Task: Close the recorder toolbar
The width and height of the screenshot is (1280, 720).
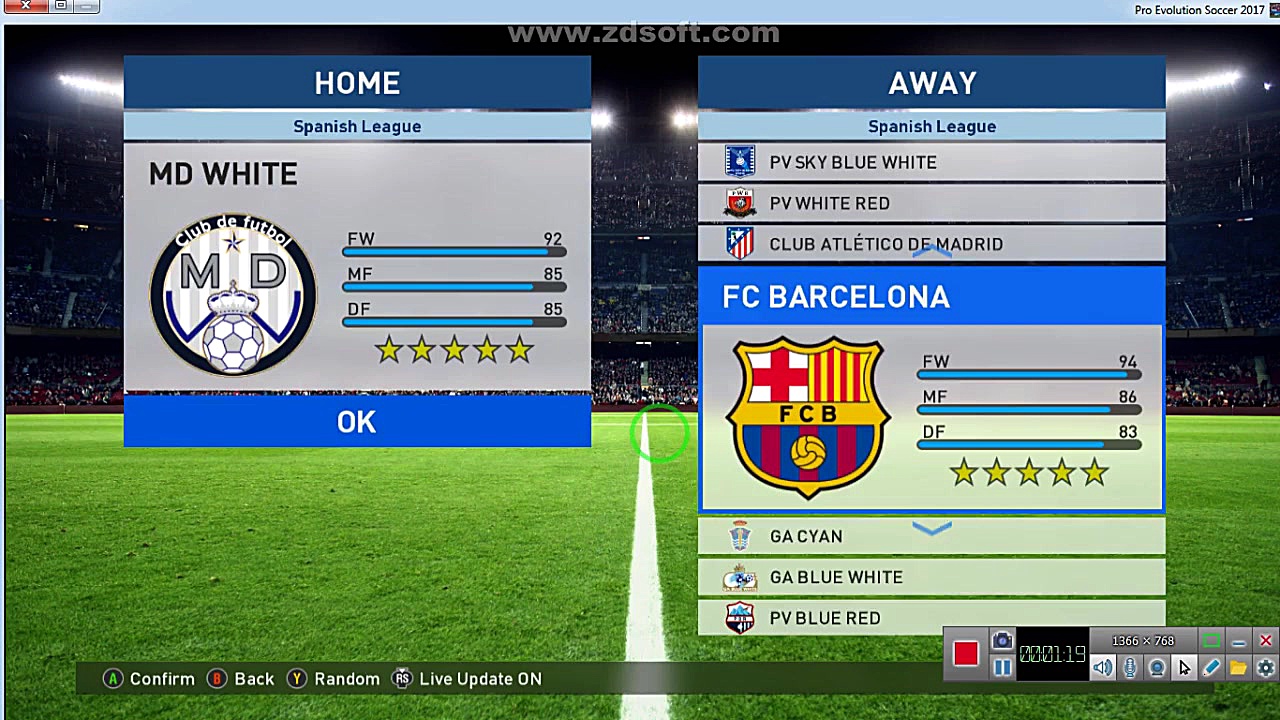Action: (x=1265, y=641)
